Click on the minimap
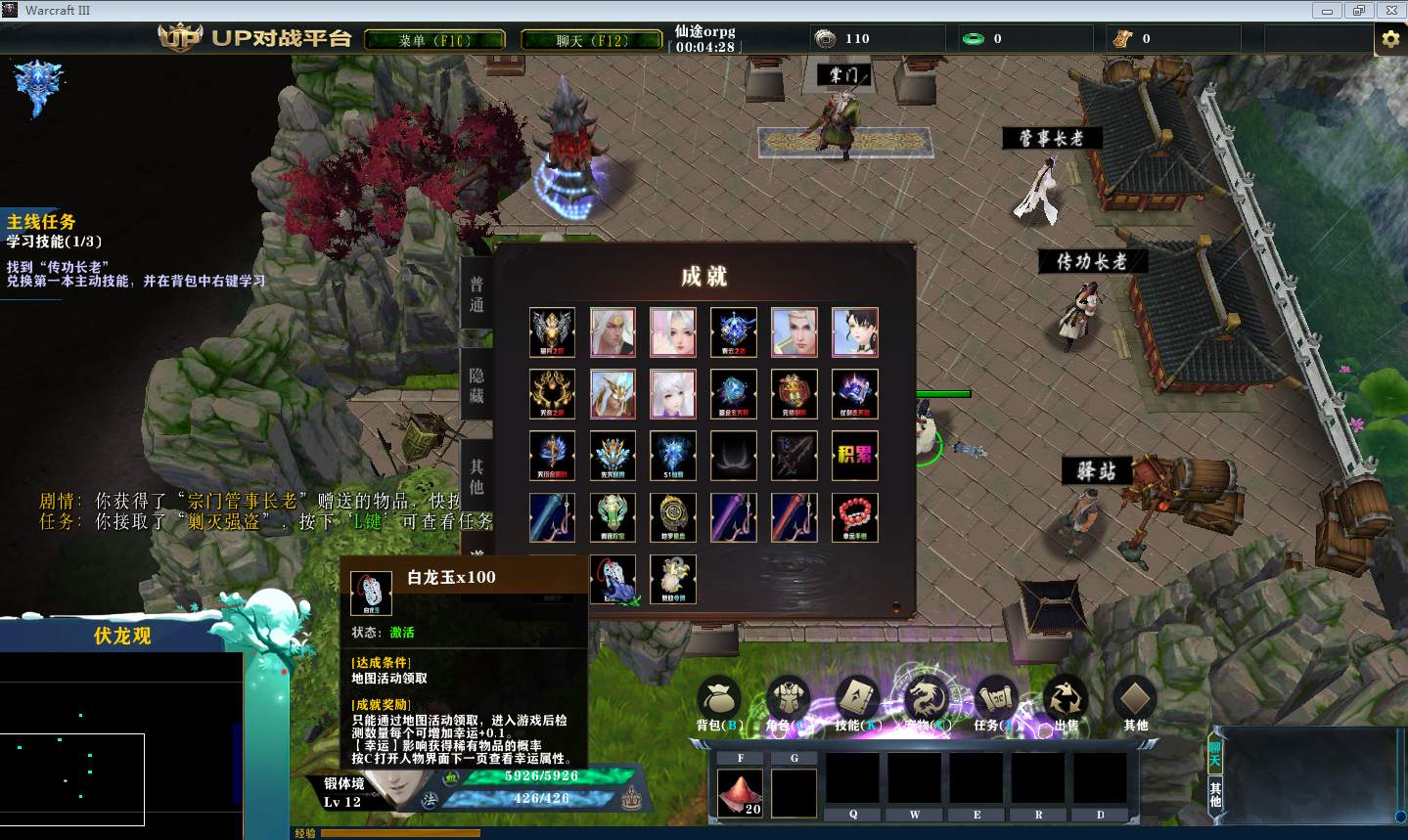This screenshot has height=840, width=1408. (117, 743)
